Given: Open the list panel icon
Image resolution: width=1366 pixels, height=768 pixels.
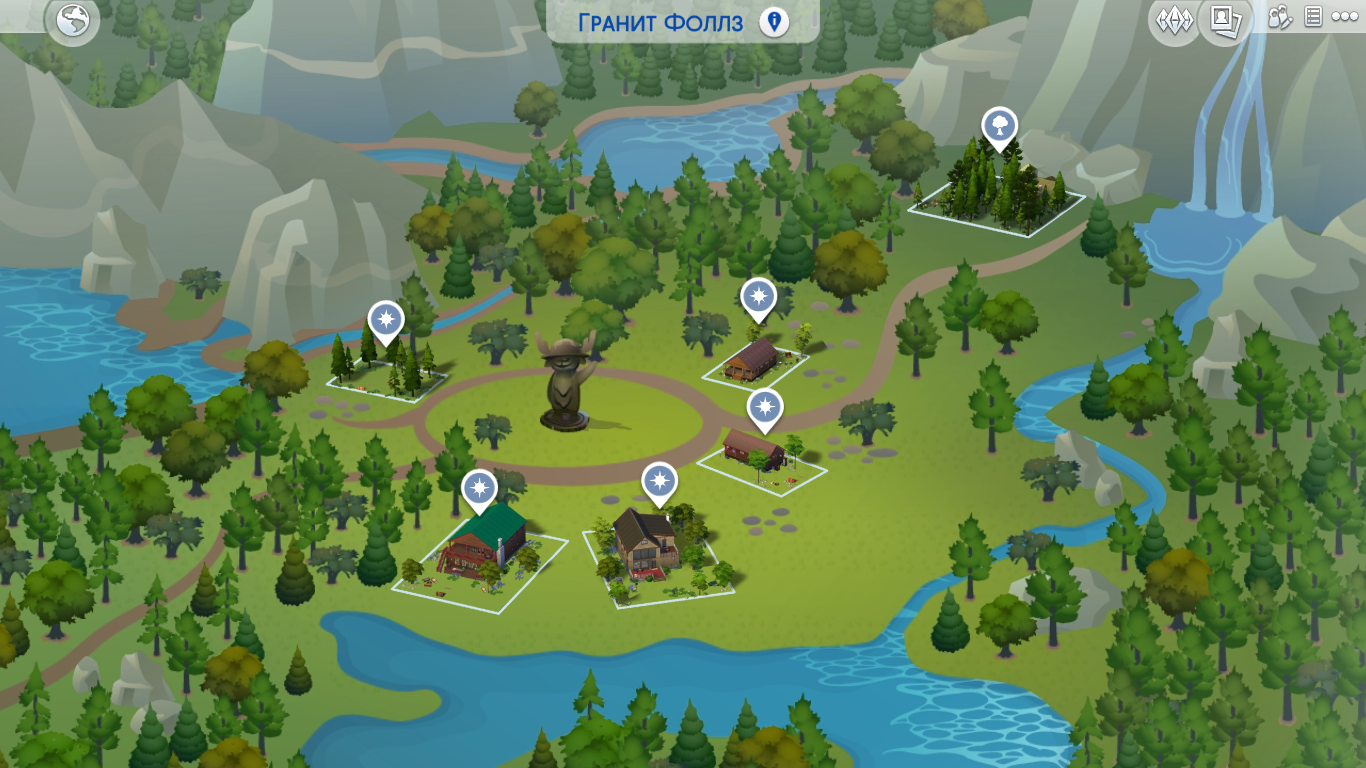Looking at the screenshot, I should pyautogui.click(x=1314, y=17).
